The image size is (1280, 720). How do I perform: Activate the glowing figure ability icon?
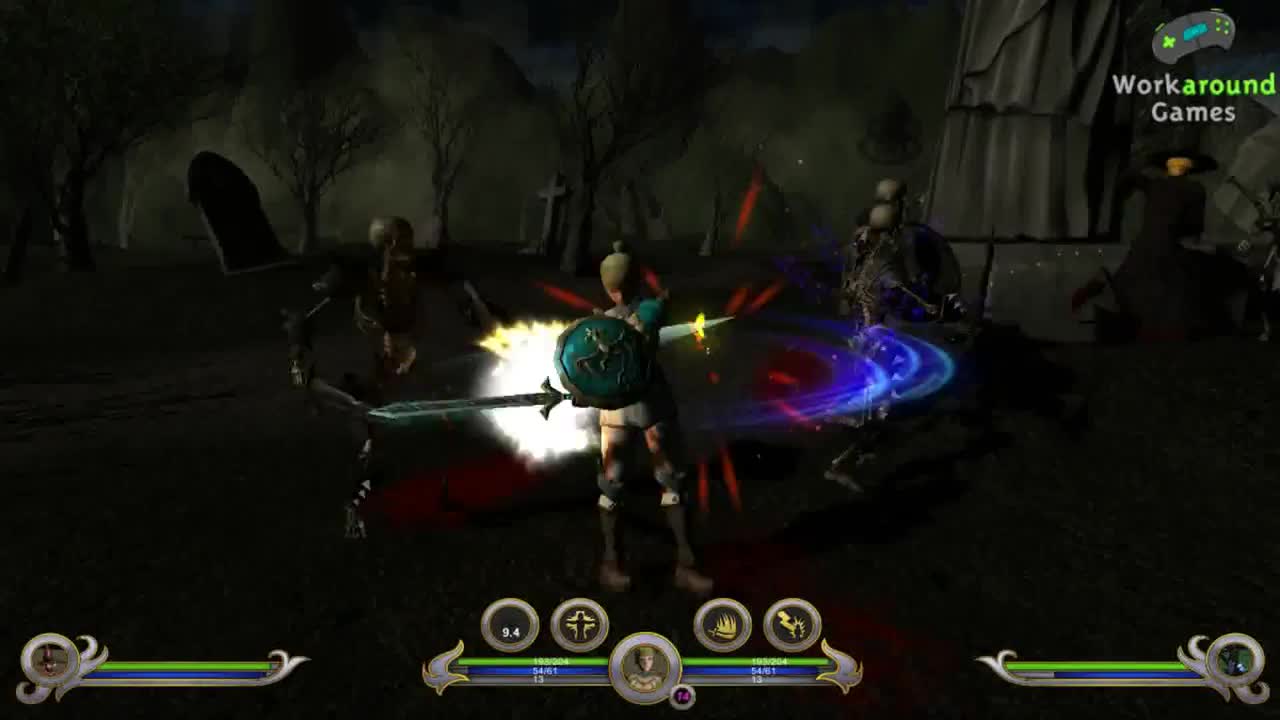pos(580,626)
